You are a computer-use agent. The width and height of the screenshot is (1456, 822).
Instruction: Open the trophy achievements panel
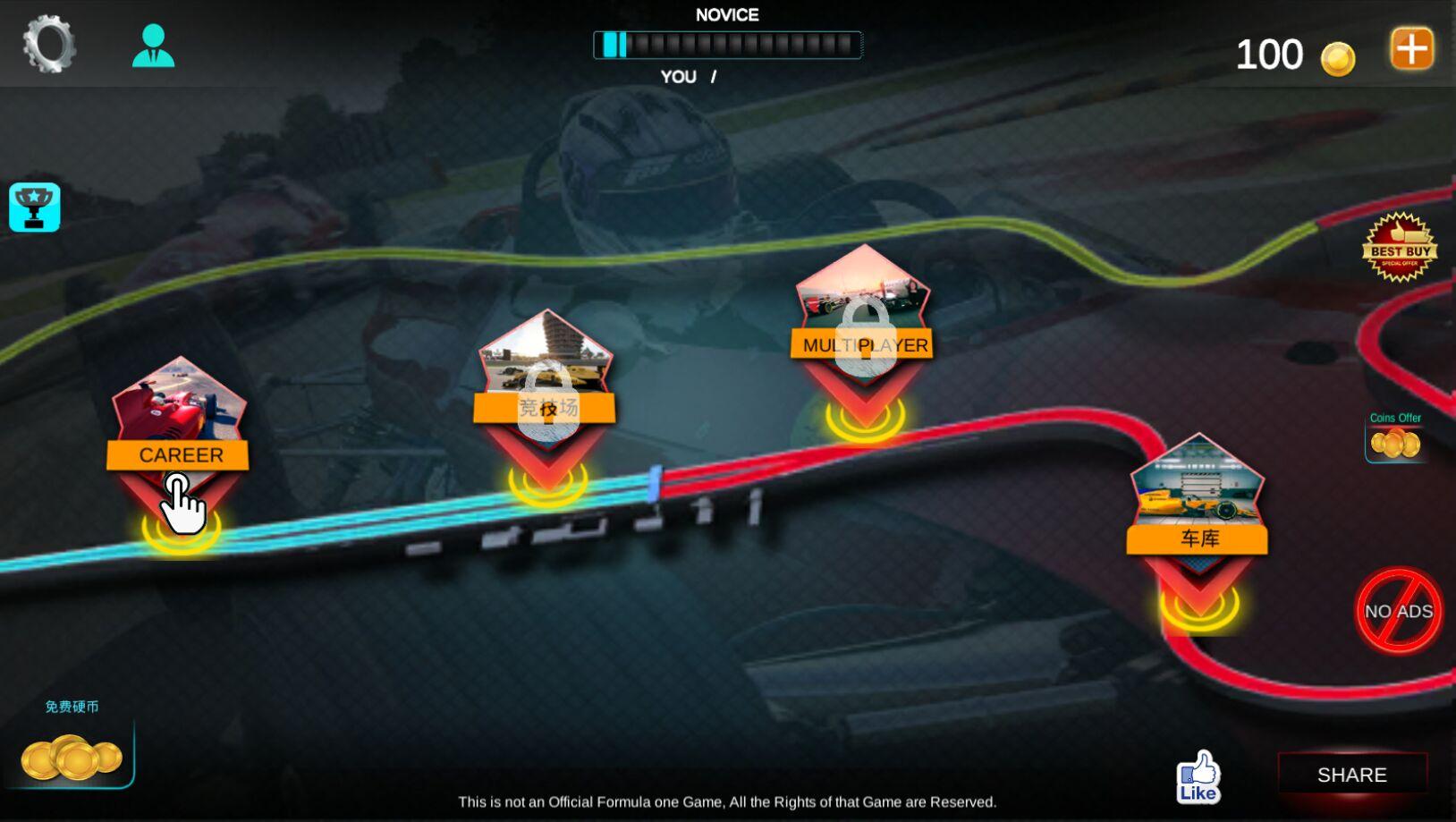click(x=35, y=208)
